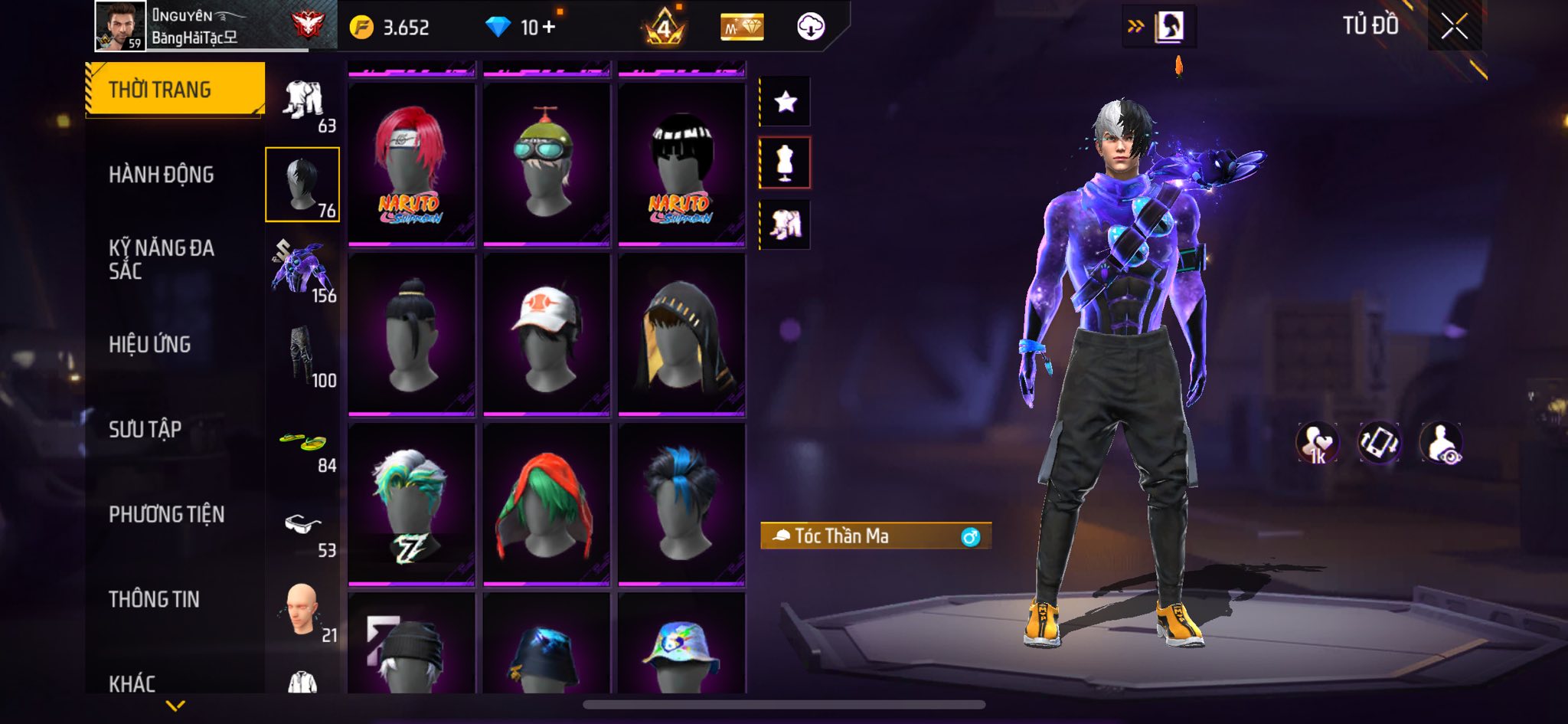Open the star favorites filter

pos(786,101)
